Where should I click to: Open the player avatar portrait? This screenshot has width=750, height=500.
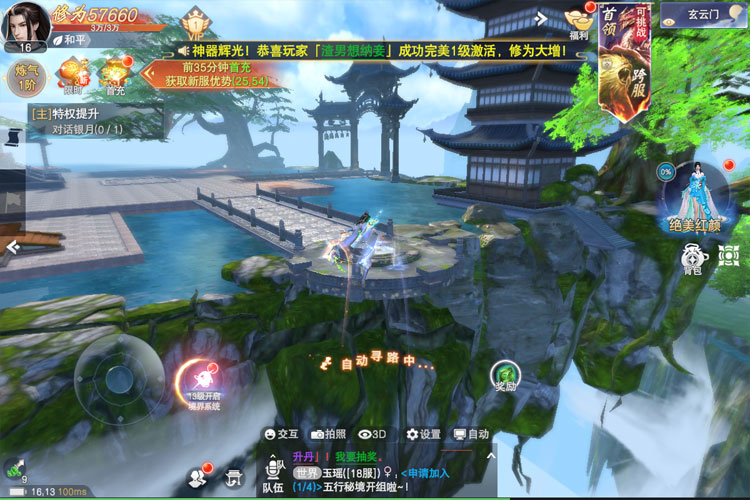coord(25,22)
